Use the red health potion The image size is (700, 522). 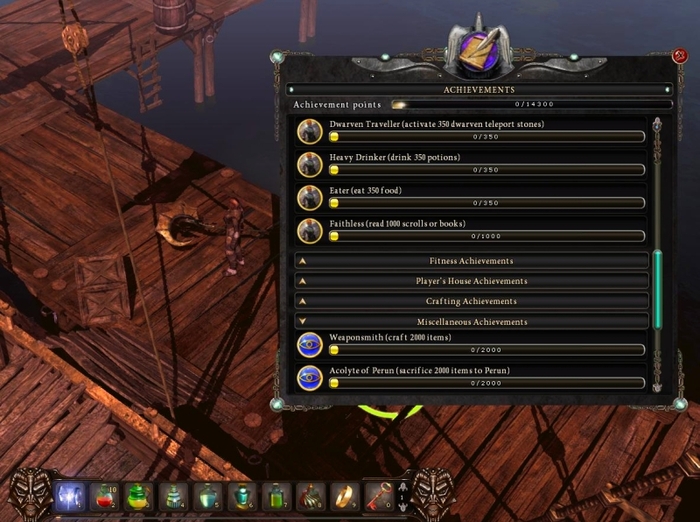coord(105,496)
